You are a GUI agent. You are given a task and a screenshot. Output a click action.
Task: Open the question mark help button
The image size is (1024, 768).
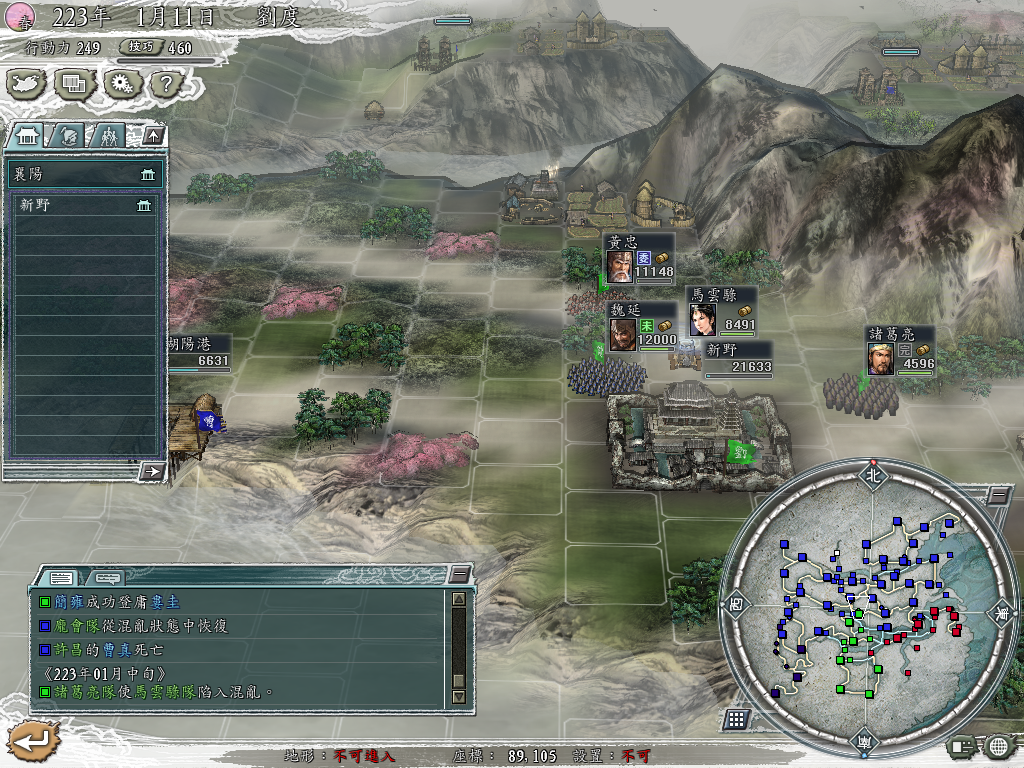164,84
